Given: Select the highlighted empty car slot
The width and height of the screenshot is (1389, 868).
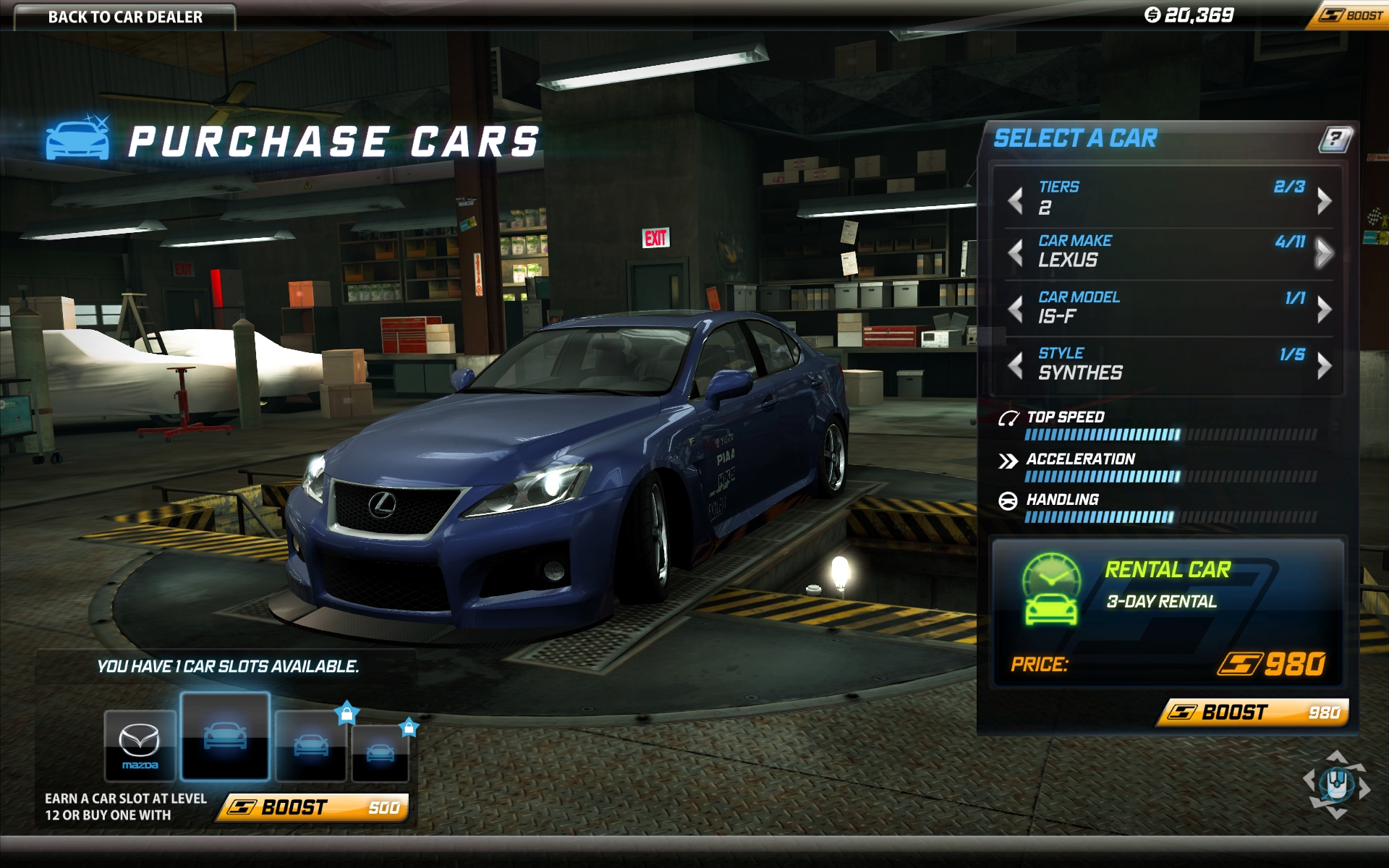Looking at the screenshot, I should click(x=225, y=736).
